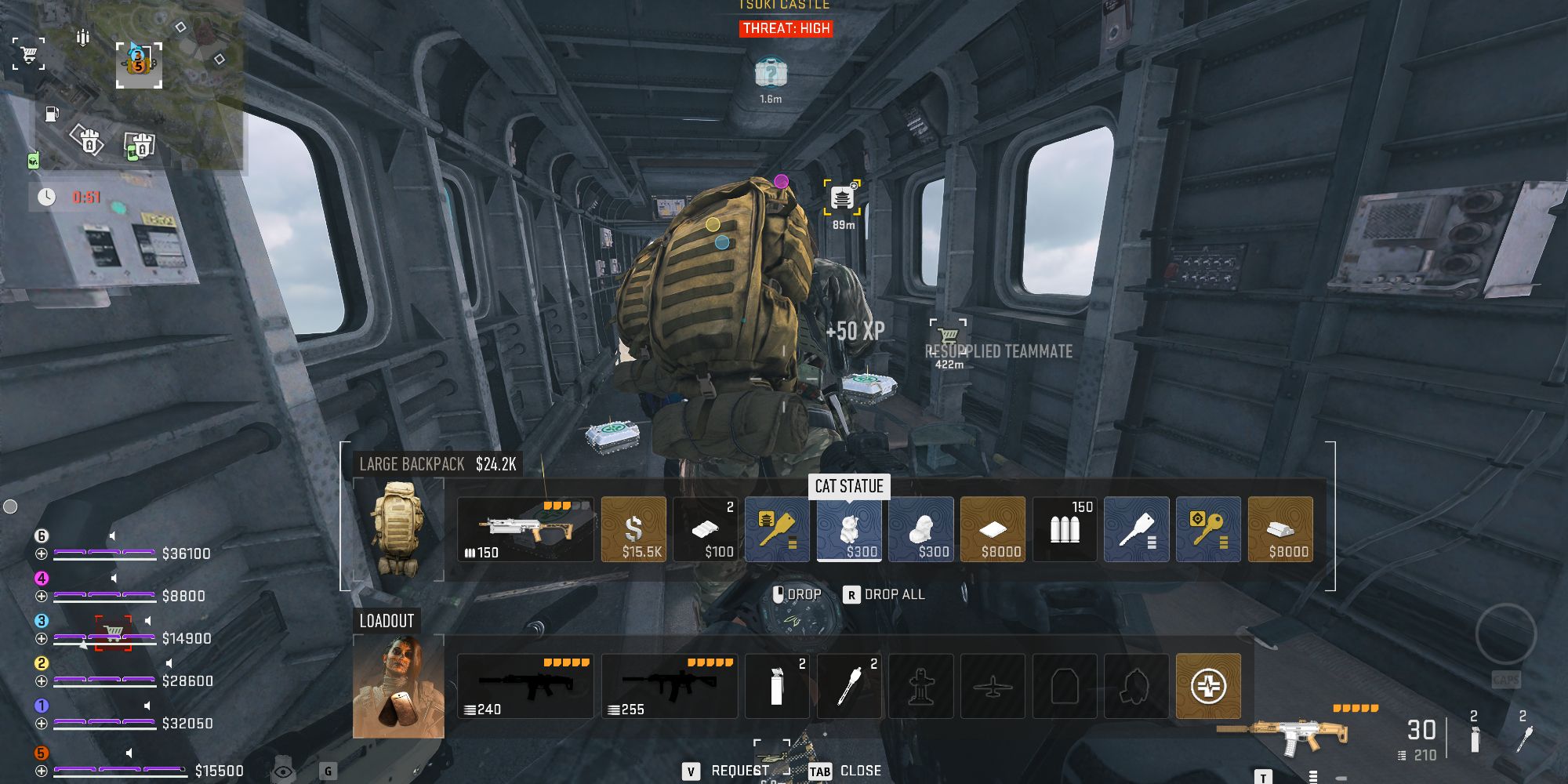Select the $100 bandage stack
This screenshot has height=784, width=1568.
point(704,529)
